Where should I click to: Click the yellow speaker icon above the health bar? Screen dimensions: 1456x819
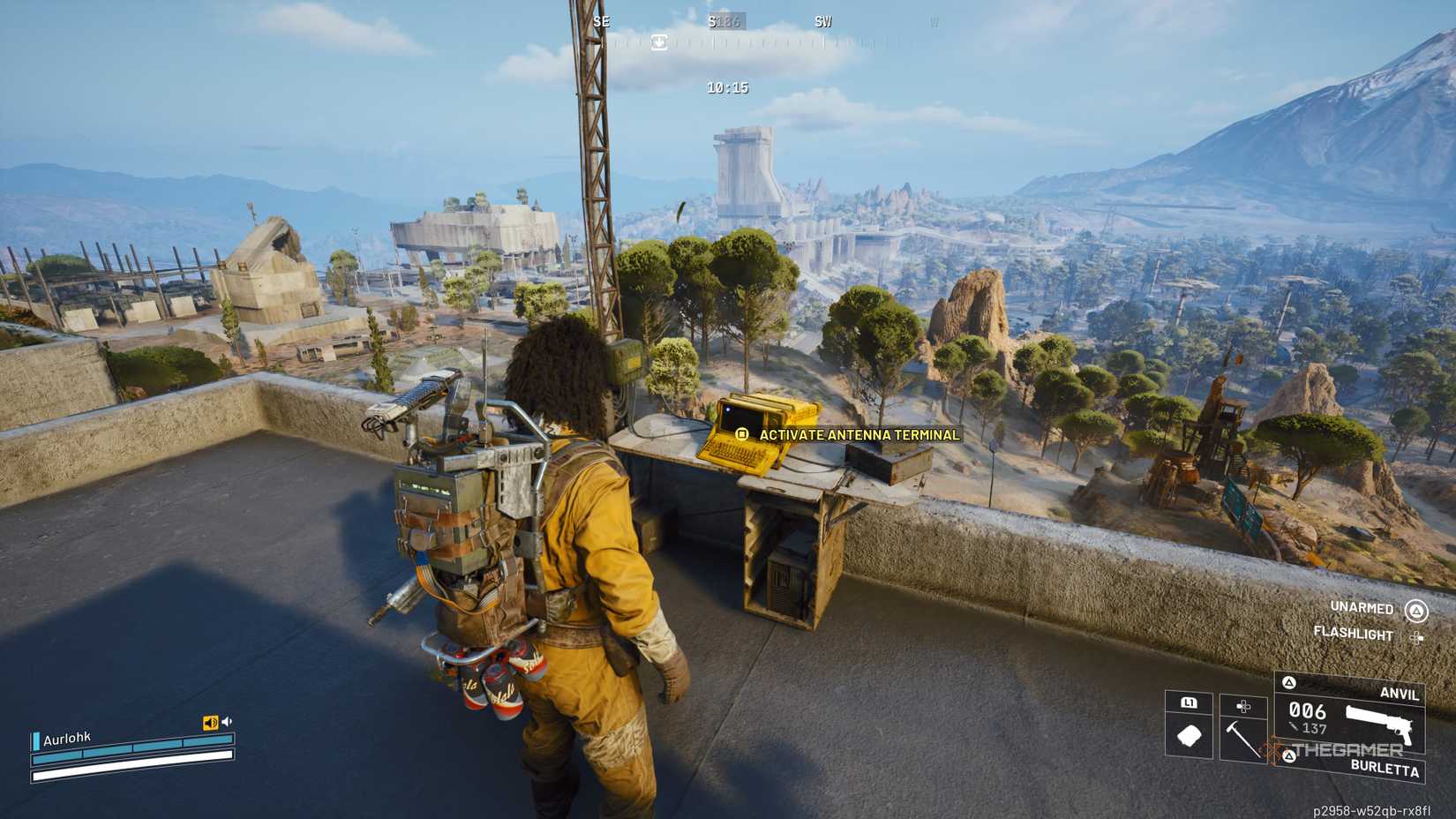point(211,722)
